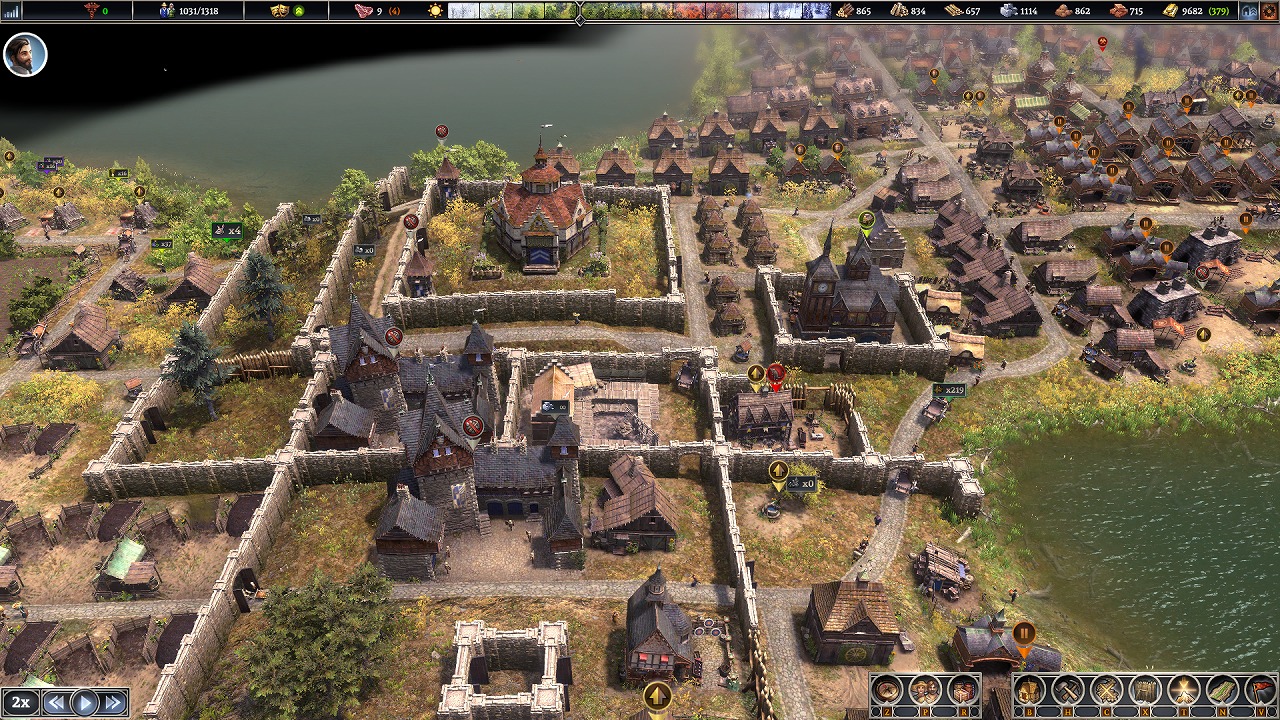The height and width of the screenshot is (720, 1280).
Task: Select the glowing campfire button
Action: [1185, 690]
